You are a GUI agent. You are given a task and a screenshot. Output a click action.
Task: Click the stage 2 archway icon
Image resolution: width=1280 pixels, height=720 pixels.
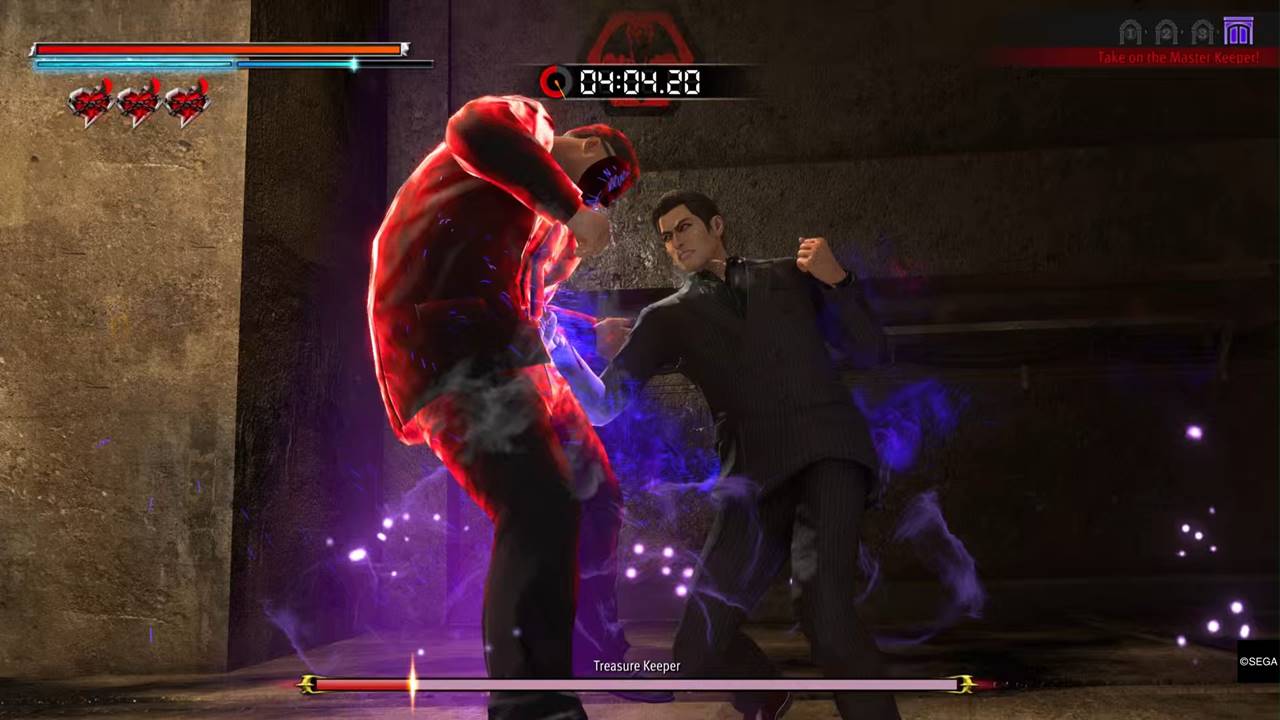point(1166,33)
